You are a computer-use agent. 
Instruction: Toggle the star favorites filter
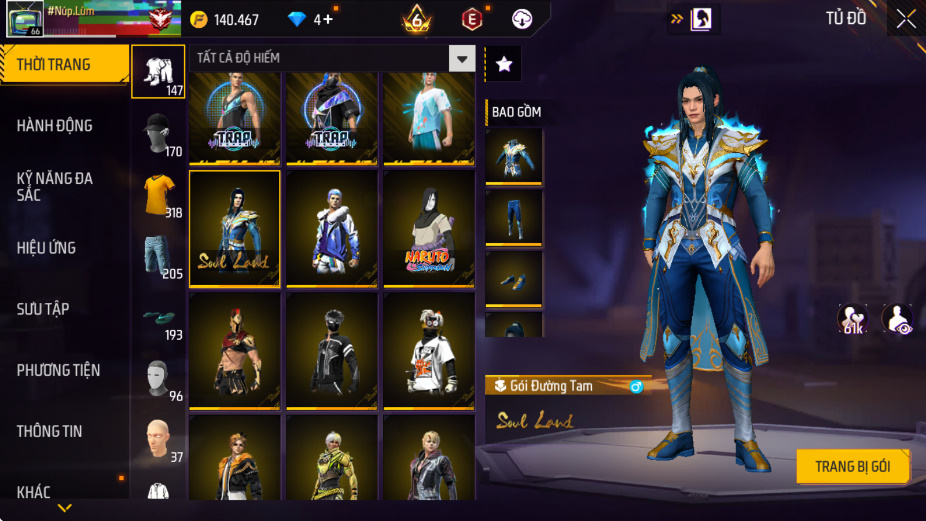tap(504, 64)
